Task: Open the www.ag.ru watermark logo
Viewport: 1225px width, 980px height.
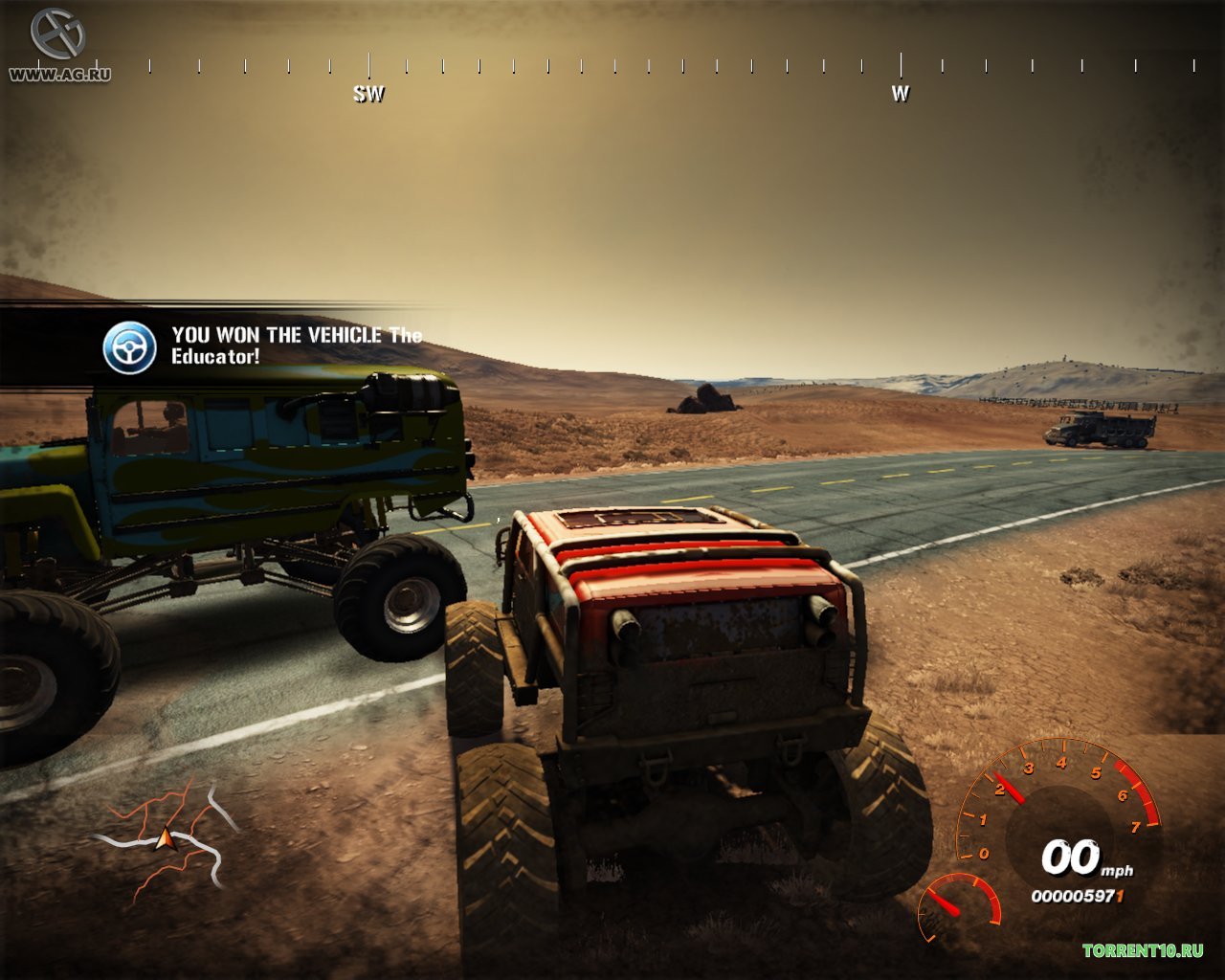Action: coord(58,46)
